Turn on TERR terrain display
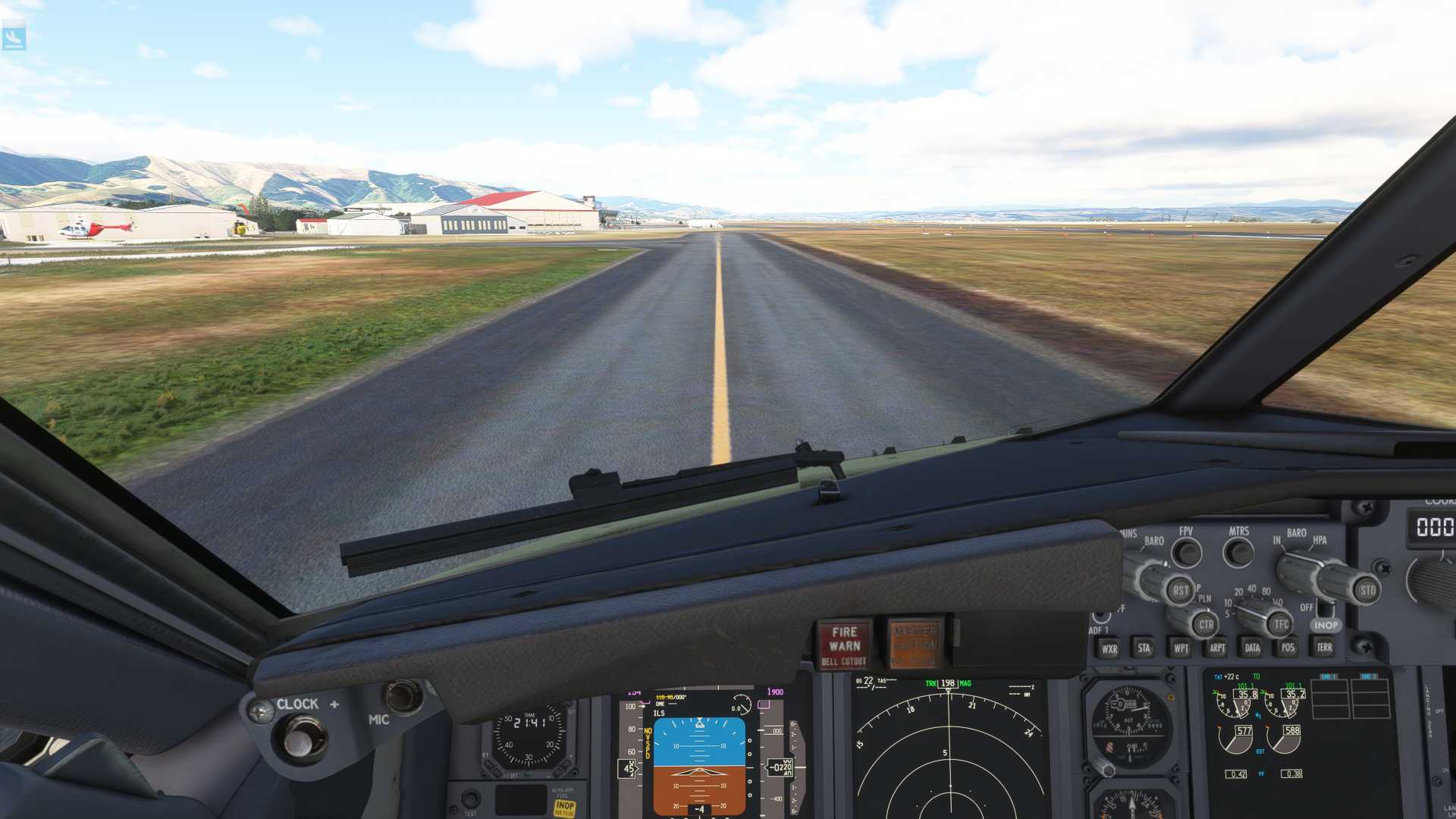The image size is (1456, 819). [1324, 647]
